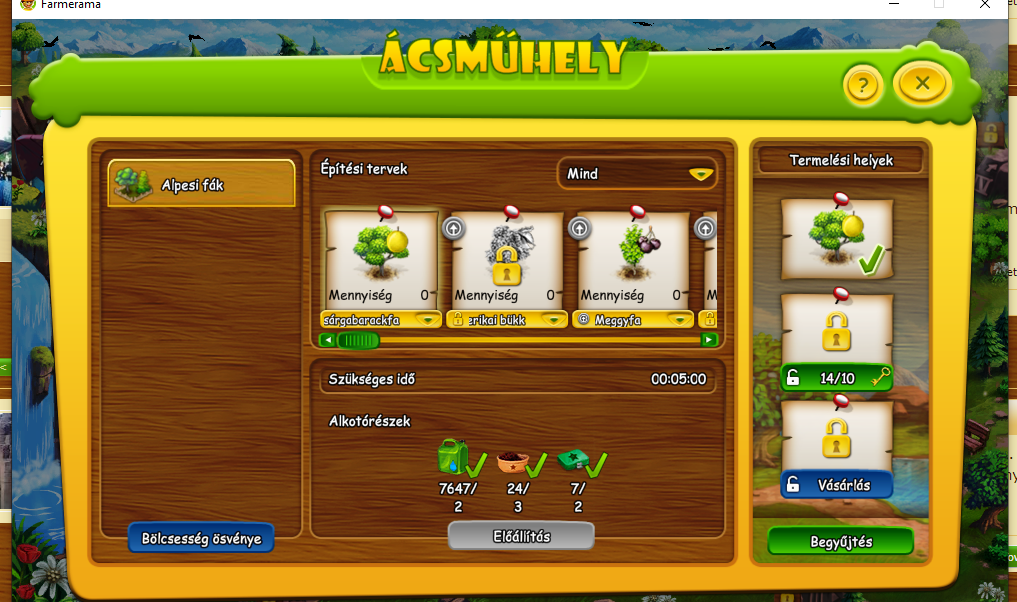Click the upgrade arrow on the cherry tree card
Screen dimensions: 1017x602
pos(579,228)
